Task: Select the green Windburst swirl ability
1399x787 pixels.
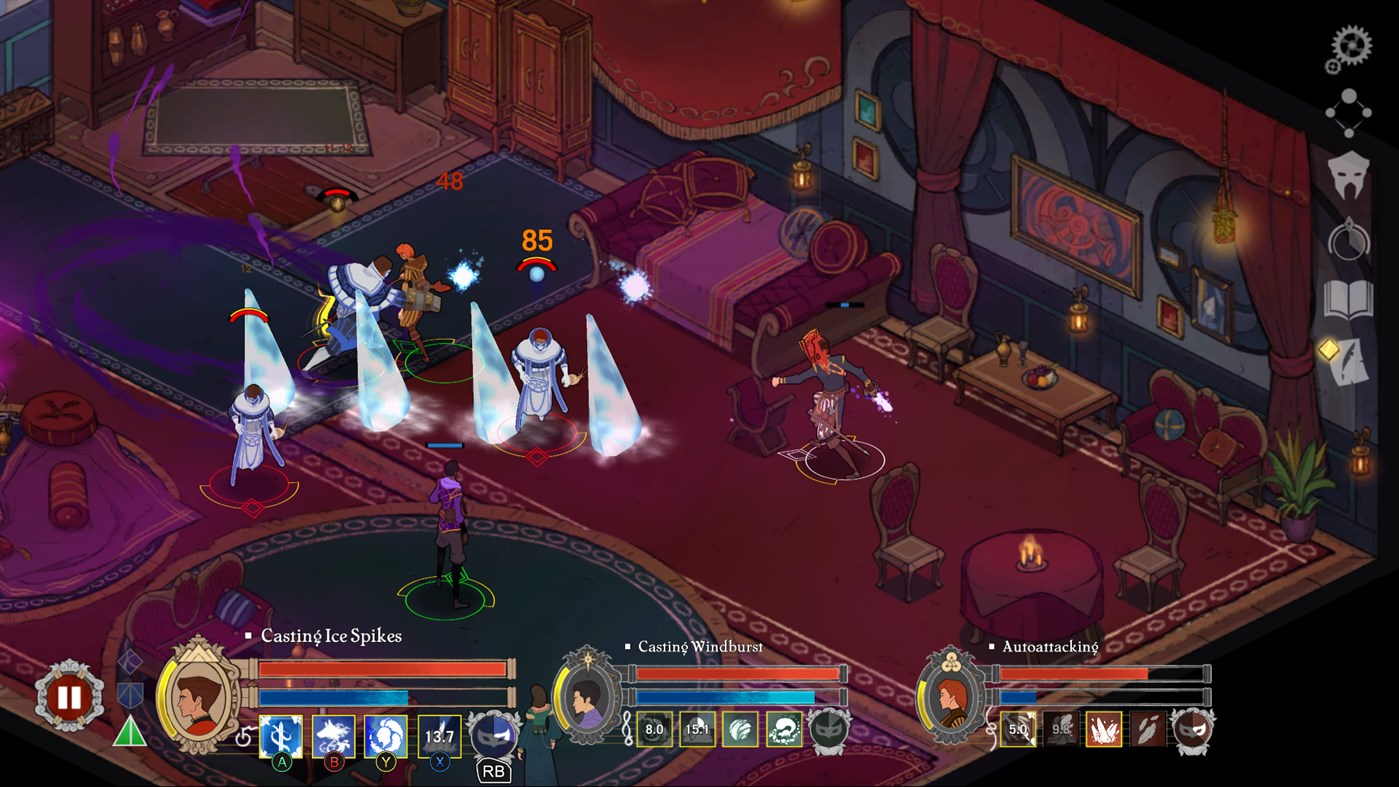Action: point(739,731)
